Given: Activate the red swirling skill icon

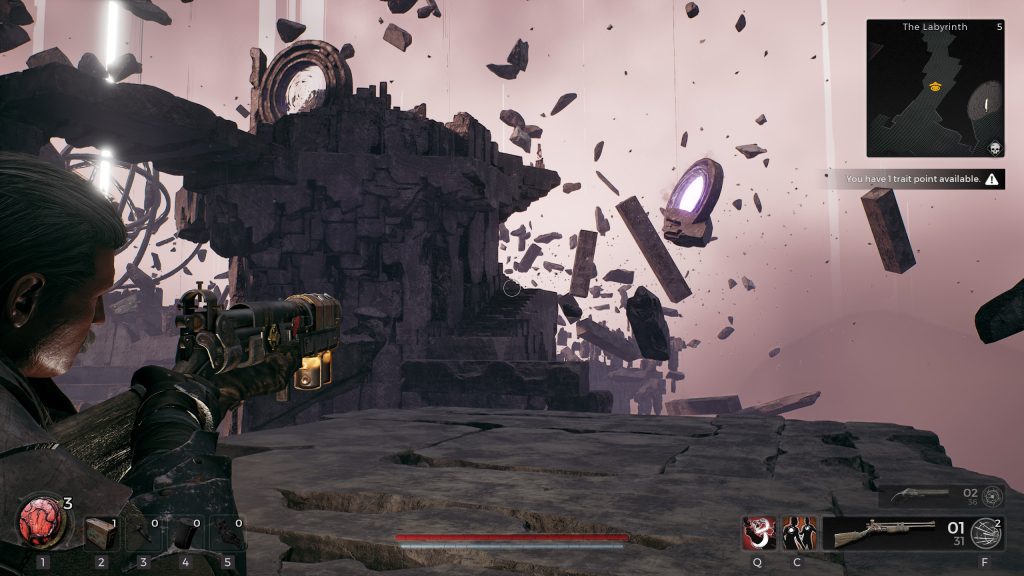Looking at the screenshot, I should pos(758,533).
